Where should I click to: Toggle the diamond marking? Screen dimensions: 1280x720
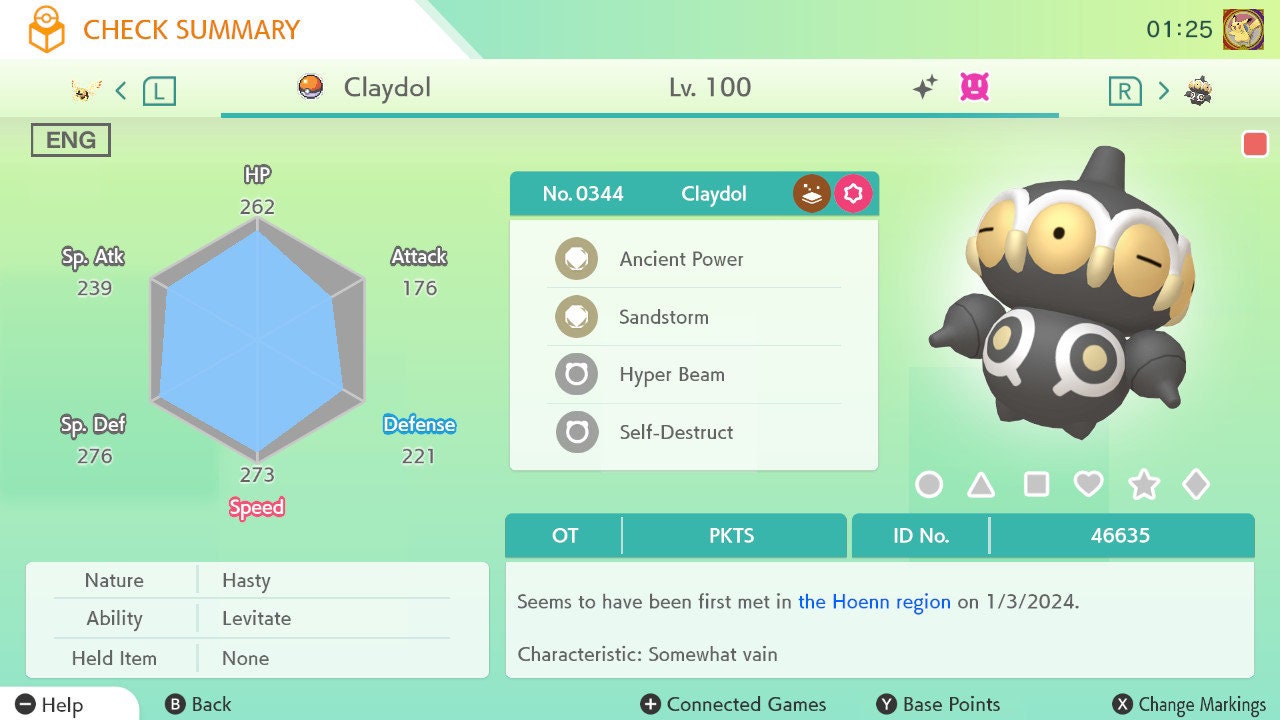(1196, 485)
